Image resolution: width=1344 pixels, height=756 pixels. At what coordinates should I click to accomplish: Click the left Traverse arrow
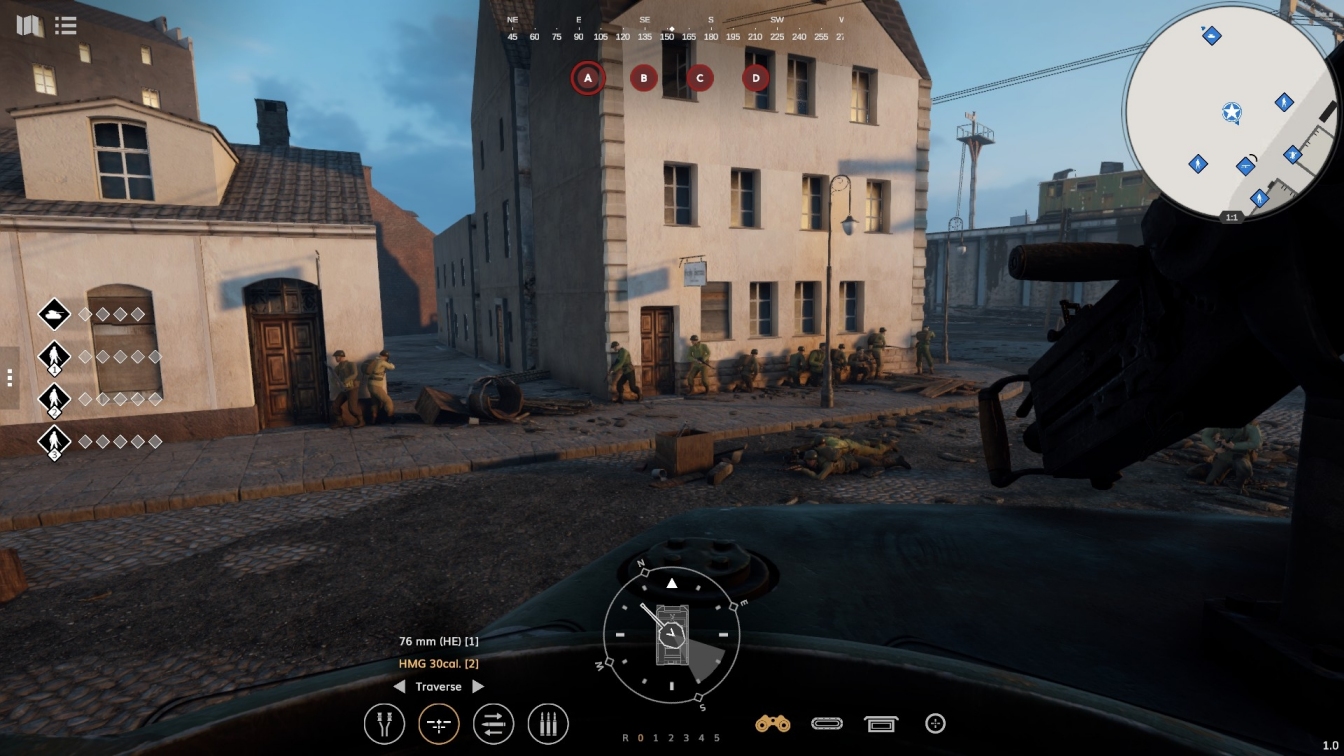(x=399, y=687)
